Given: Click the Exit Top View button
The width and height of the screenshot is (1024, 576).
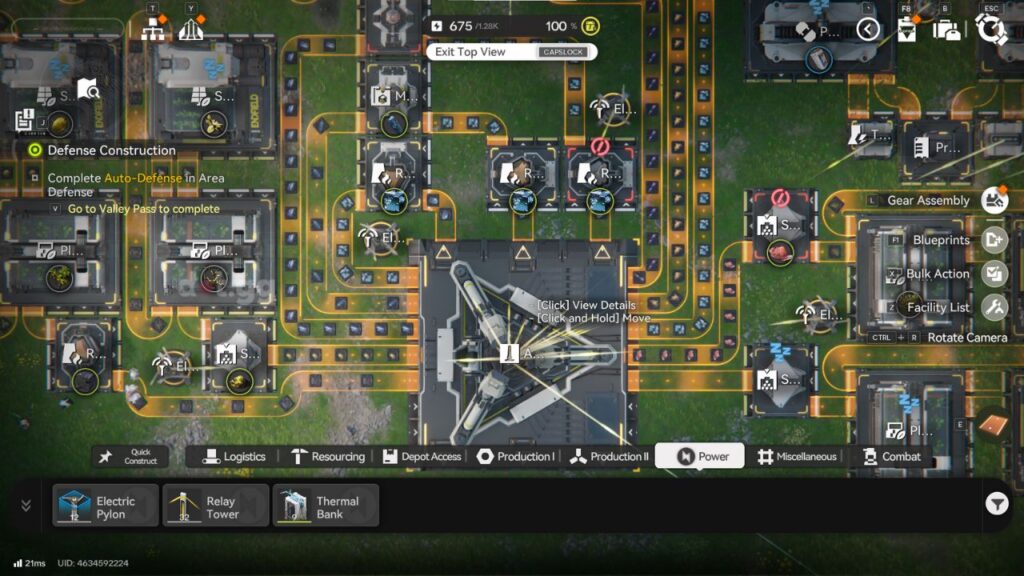Looking at the screenshot, I should pos(511,52).
